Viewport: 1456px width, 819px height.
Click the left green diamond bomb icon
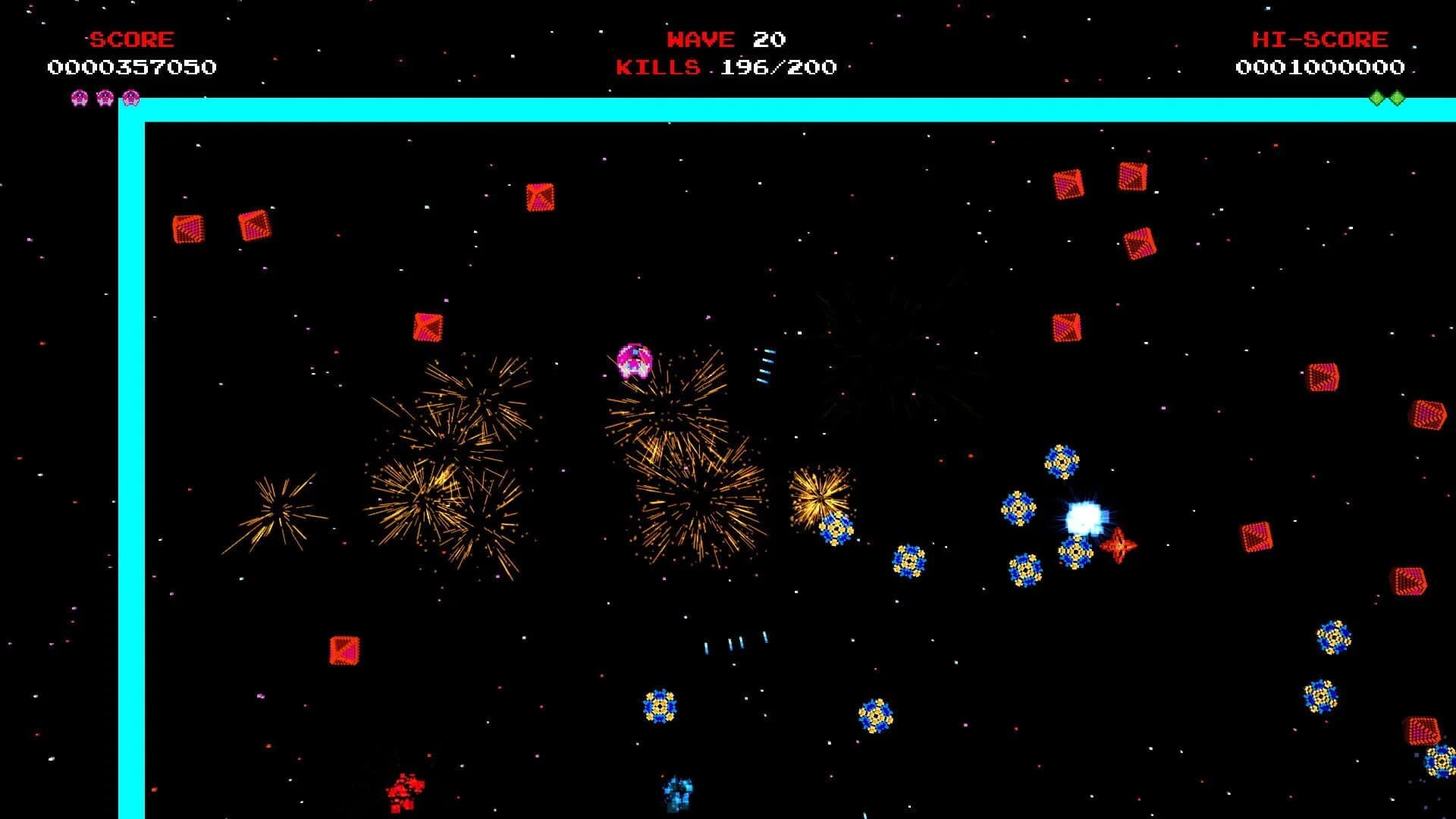[x=1377, y=97]
